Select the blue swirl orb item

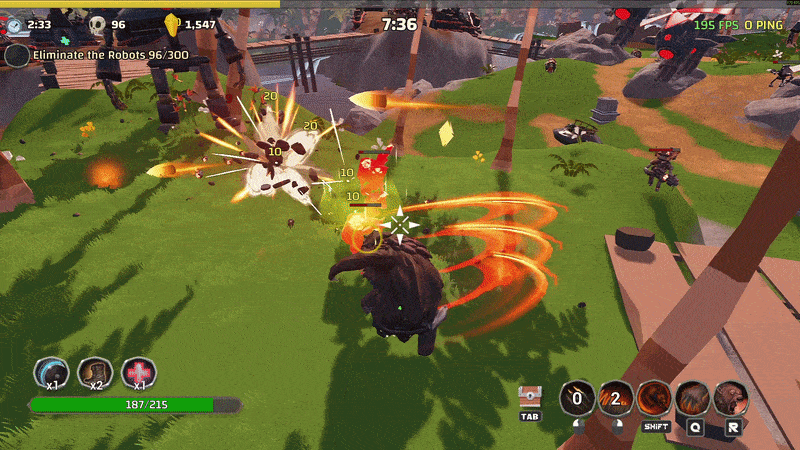[51, 373]
